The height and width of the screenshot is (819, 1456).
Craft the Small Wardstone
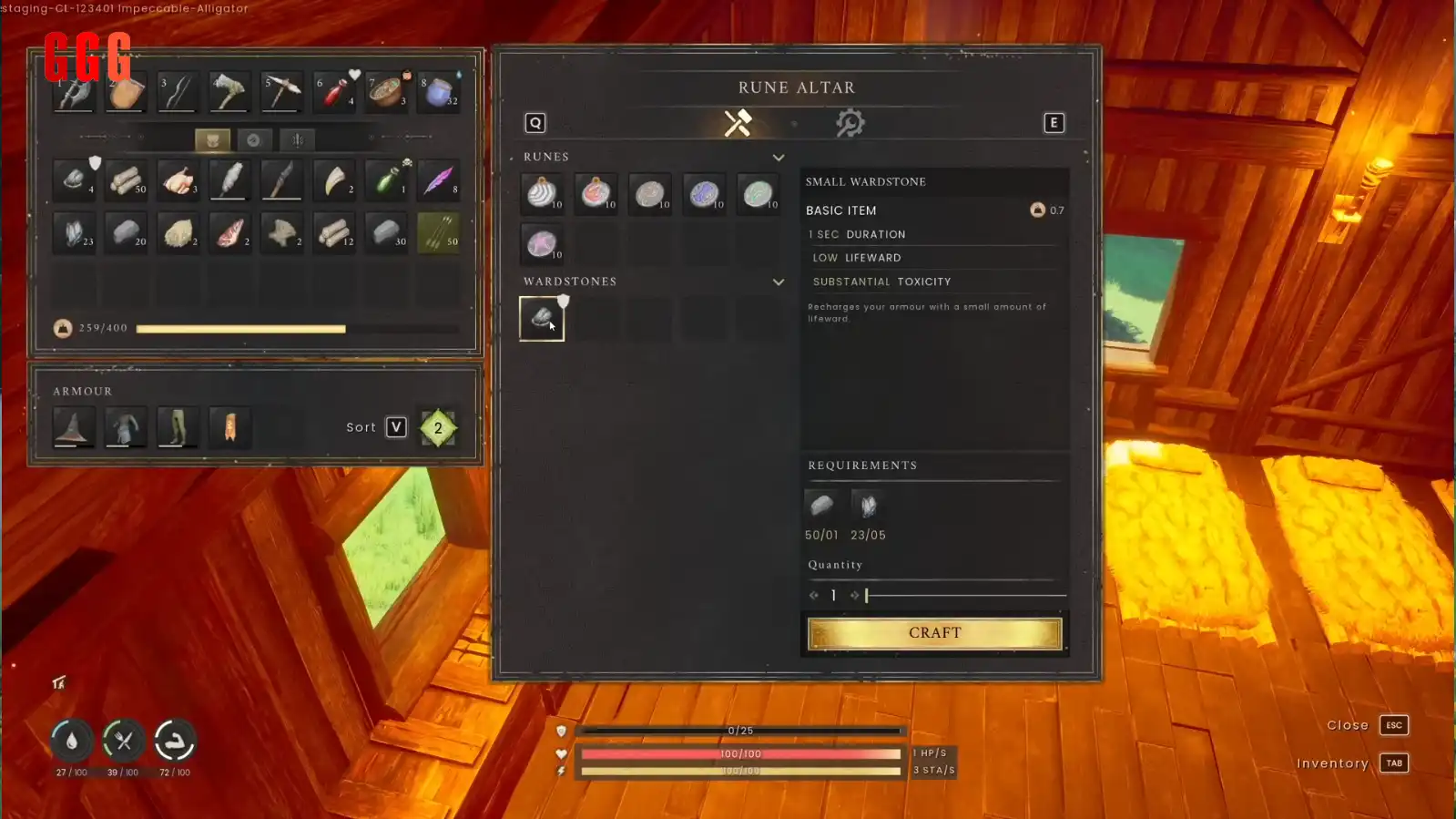pos(934,633)
